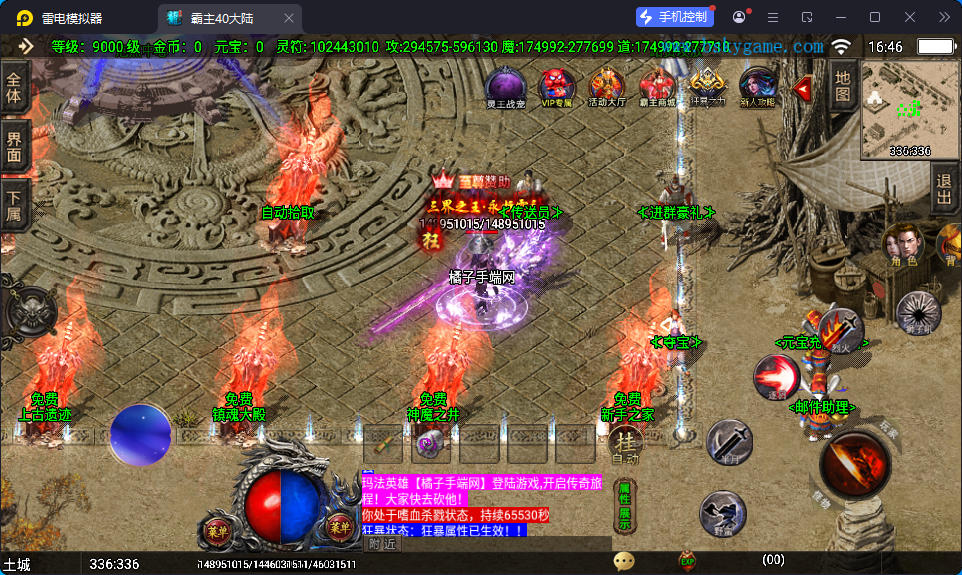Open the 活动大厅 events hall
962x575 pixels.
(606, 86)
